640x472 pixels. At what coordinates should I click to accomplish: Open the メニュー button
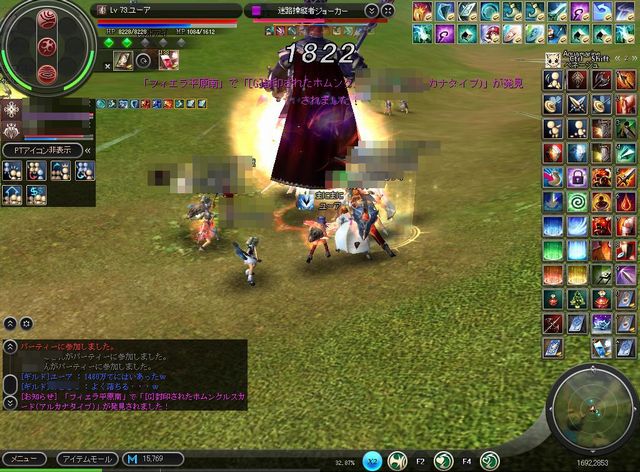pos(23,459)
